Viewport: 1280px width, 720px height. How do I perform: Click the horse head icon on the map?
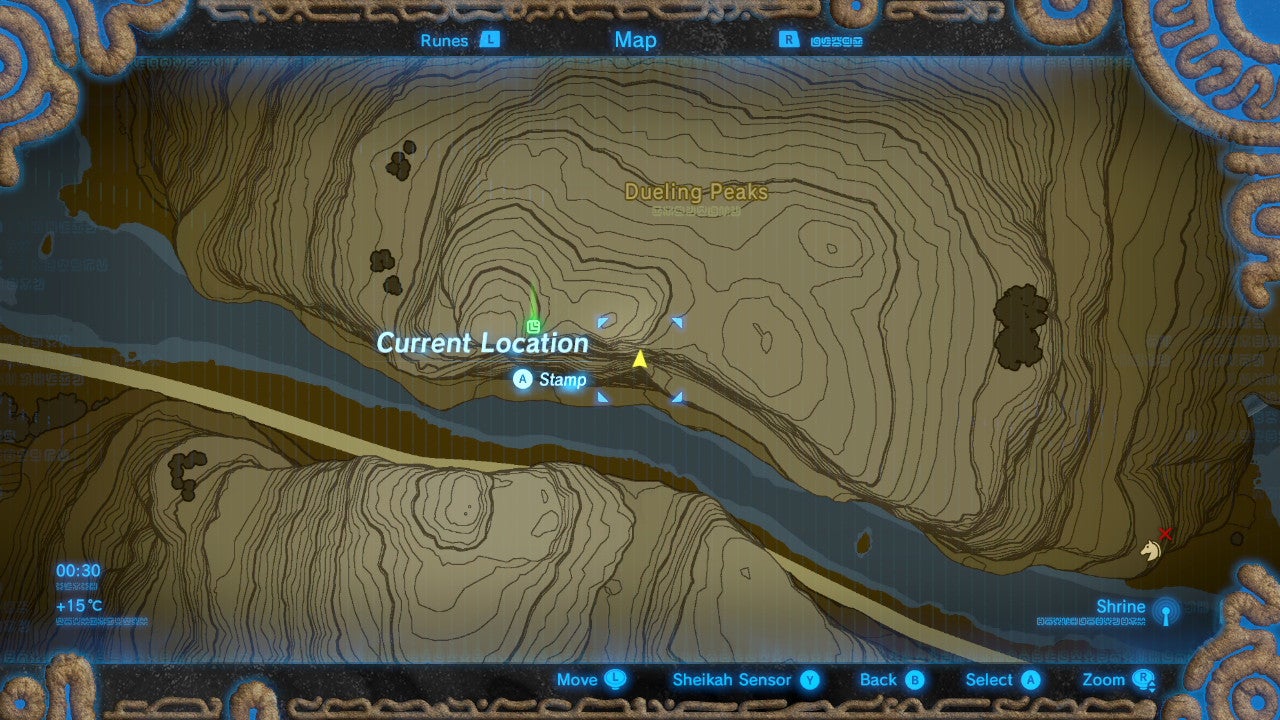tap(1150, 551)
